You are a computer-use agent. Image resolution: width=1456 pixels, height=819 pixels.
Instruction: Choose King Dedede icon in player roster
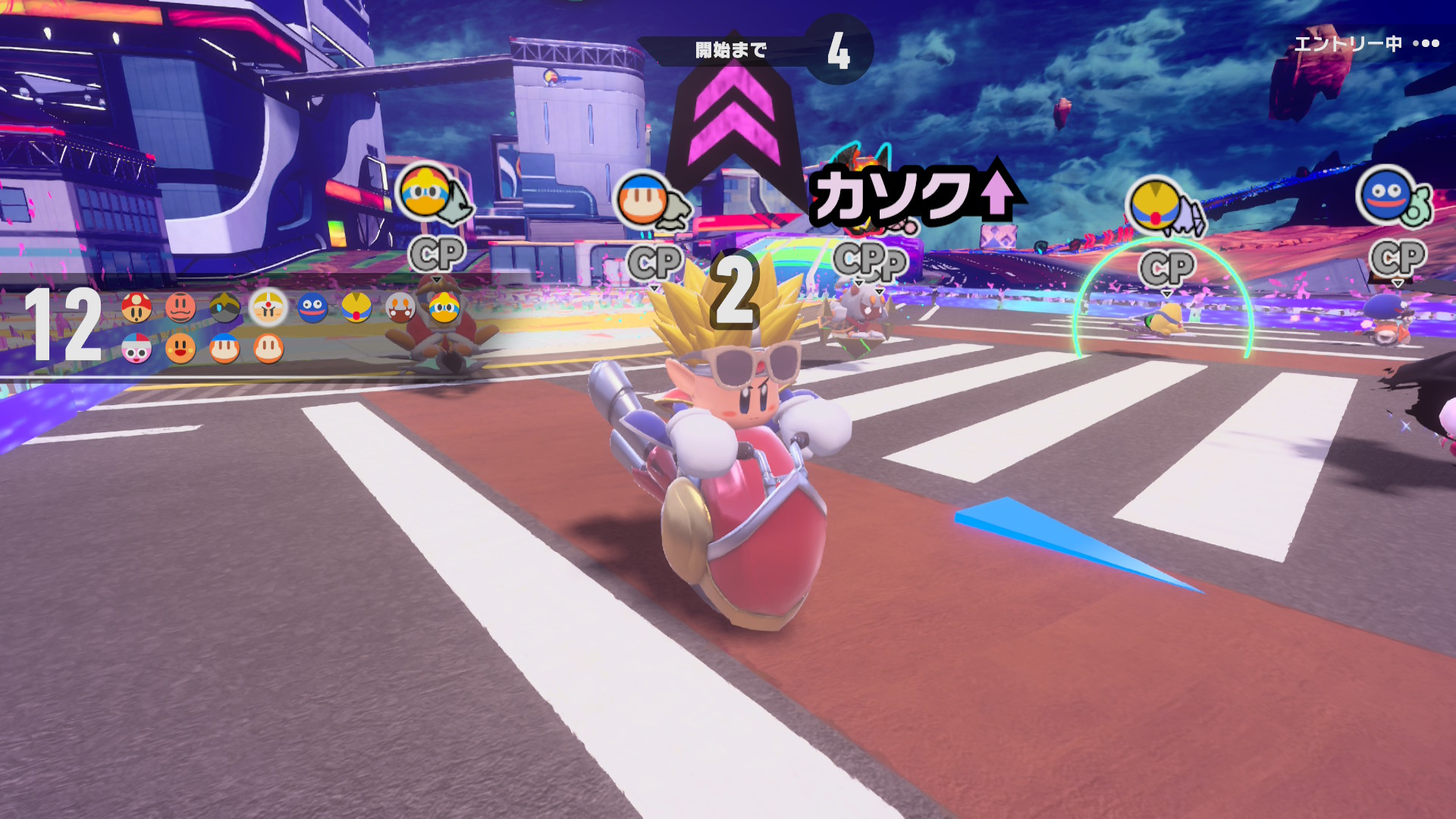pyautogui.click(x=444, y=307)
